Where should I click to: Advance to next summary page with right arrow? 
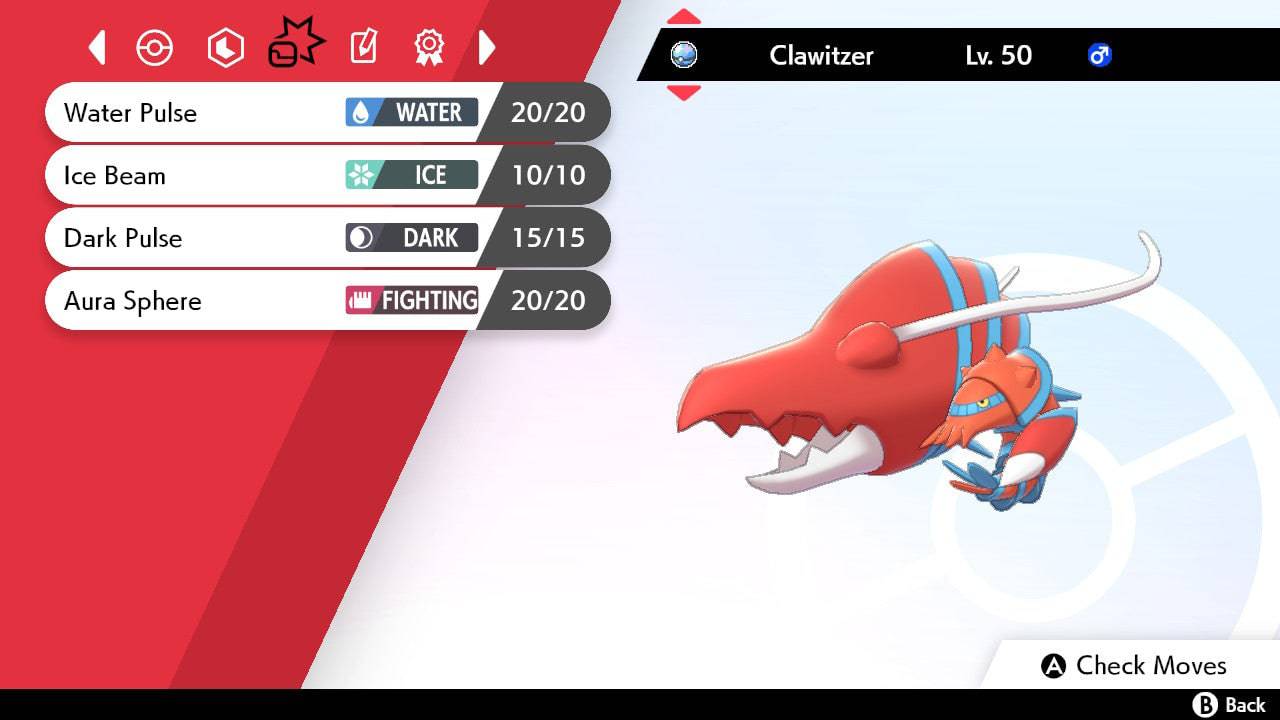pyautogui.click(x=487, y=47)
